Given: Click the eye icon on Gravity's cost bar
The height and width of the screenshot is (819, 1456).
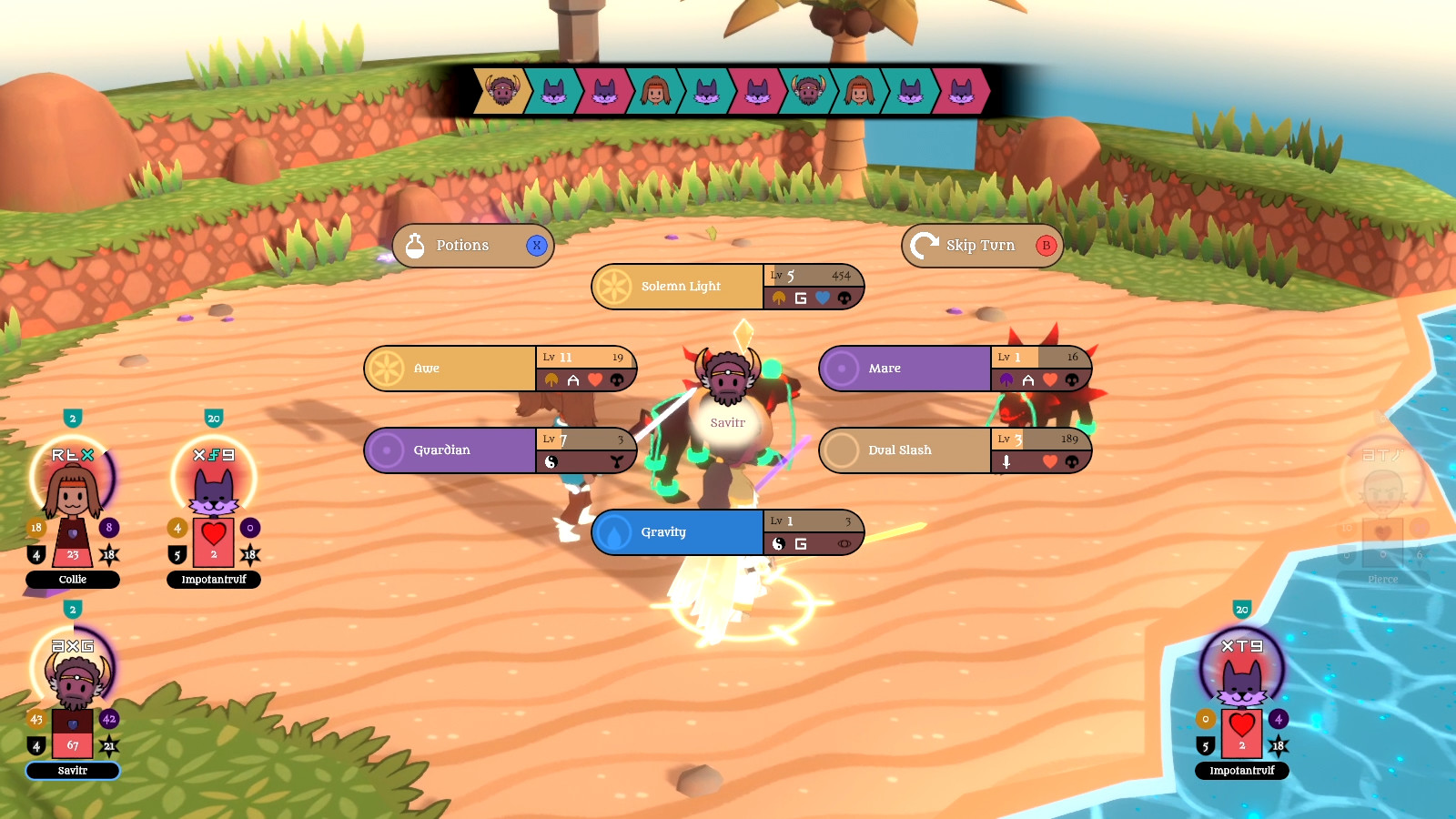Looking at the screenshot, I should click(x=844, y=543).
